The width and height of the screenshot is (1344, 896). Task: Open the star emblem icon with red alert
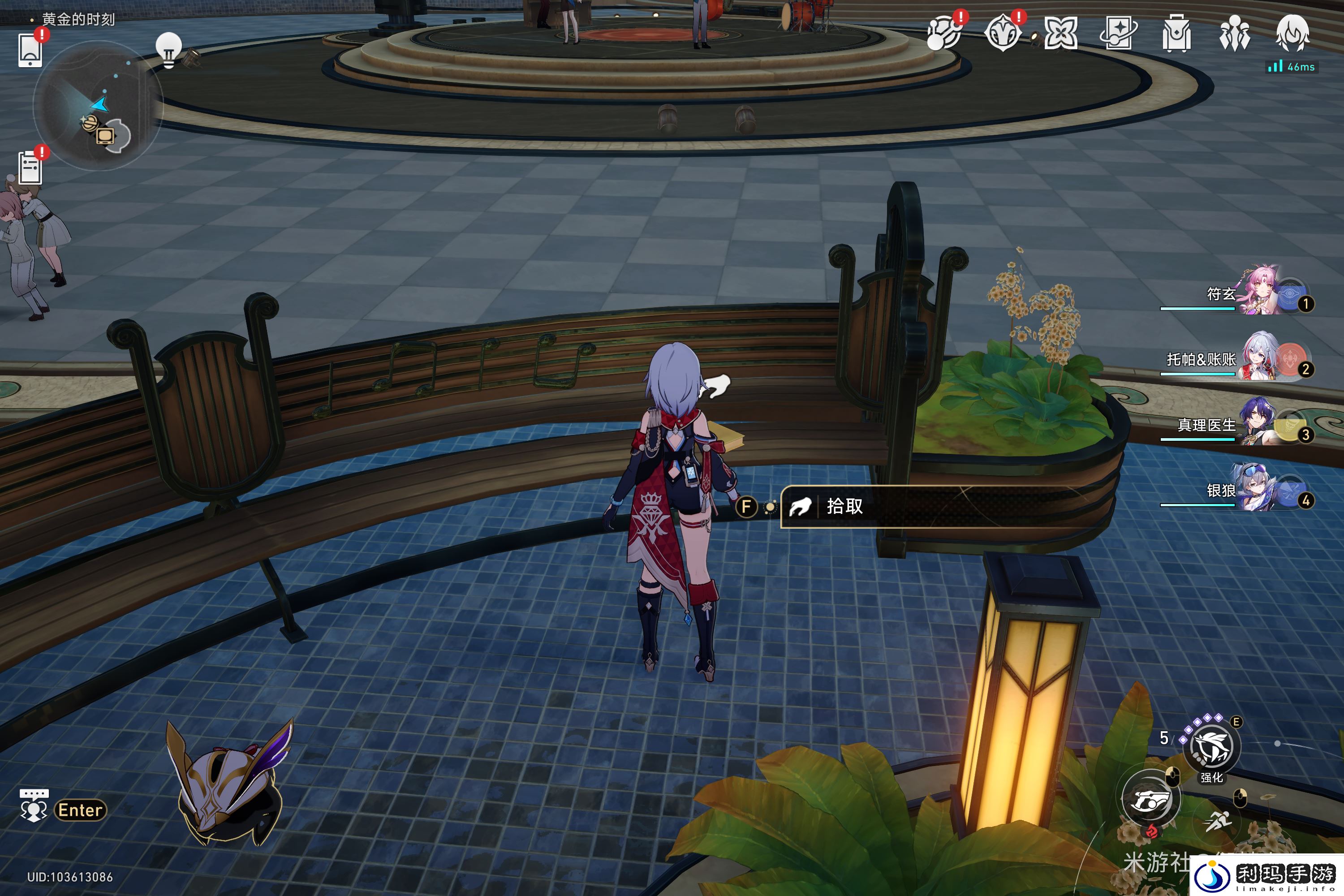tap(1003, 33)
